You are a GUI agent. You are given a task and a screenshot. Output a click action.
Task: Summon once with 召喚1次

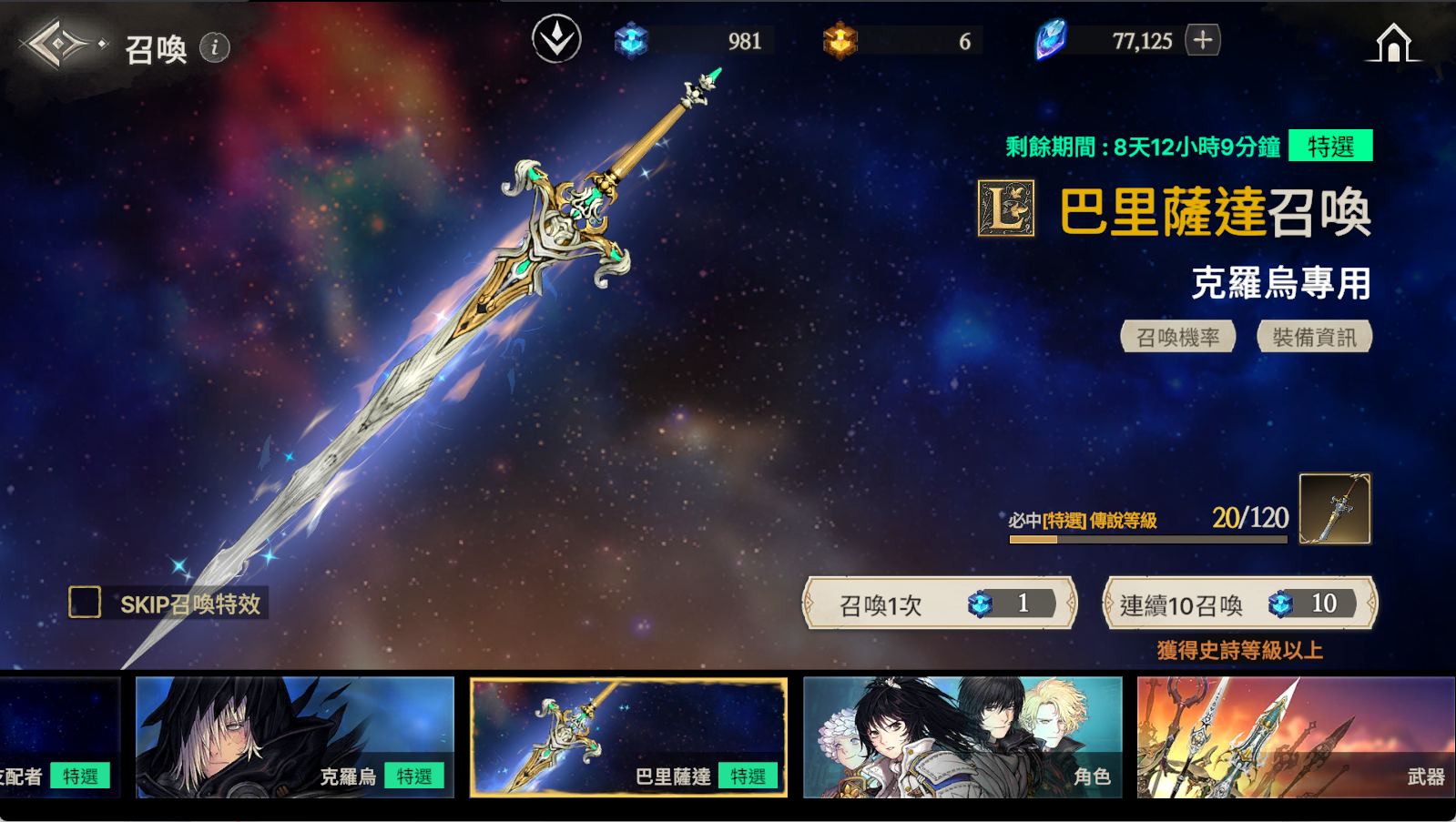pyautogui.click(x=940, y=604)
